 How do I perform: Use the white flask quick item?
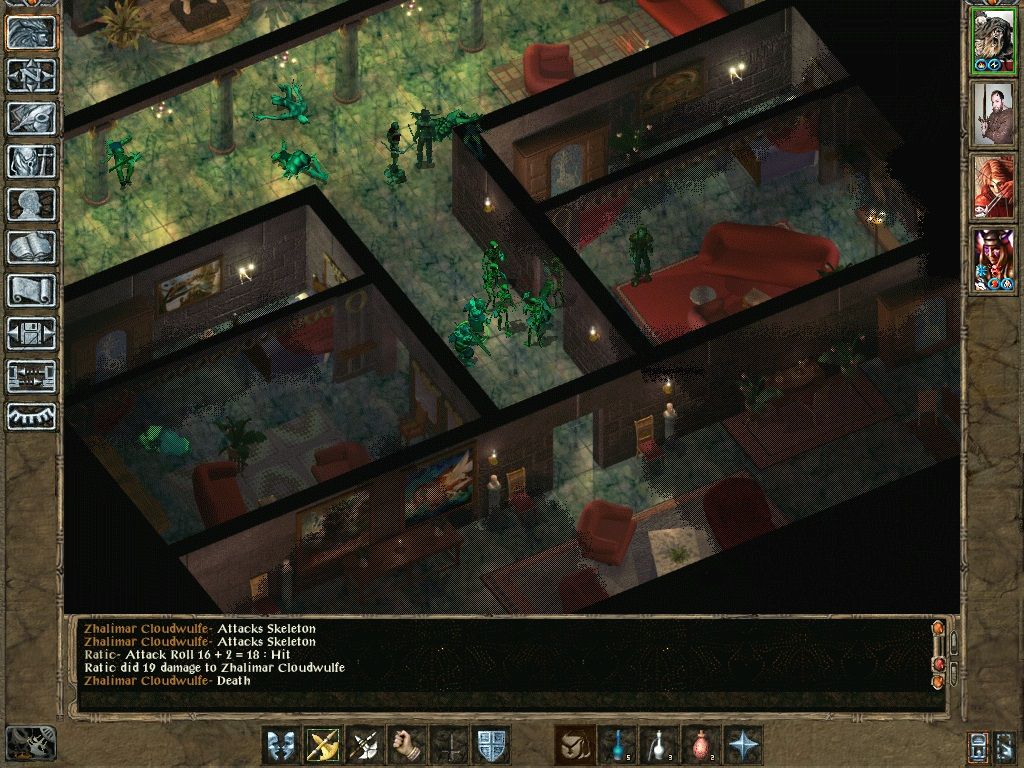click(659, 745)
